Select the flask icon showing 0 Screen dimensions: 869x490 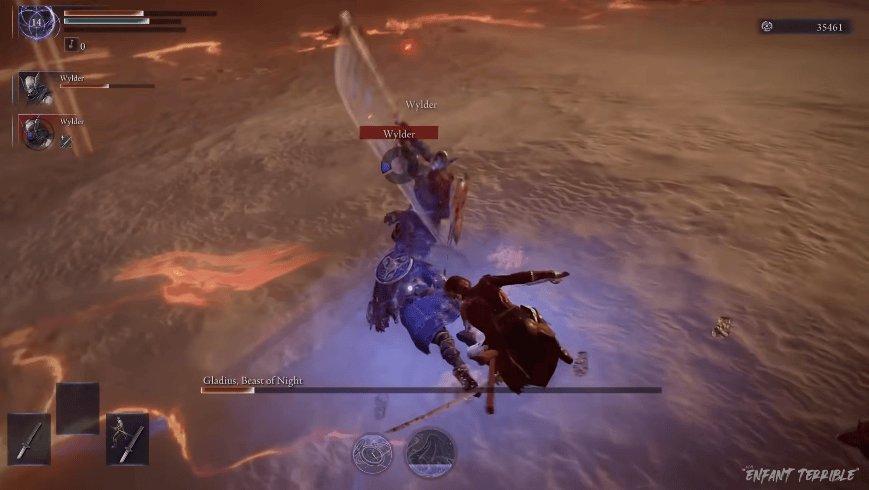pos(71,45)
